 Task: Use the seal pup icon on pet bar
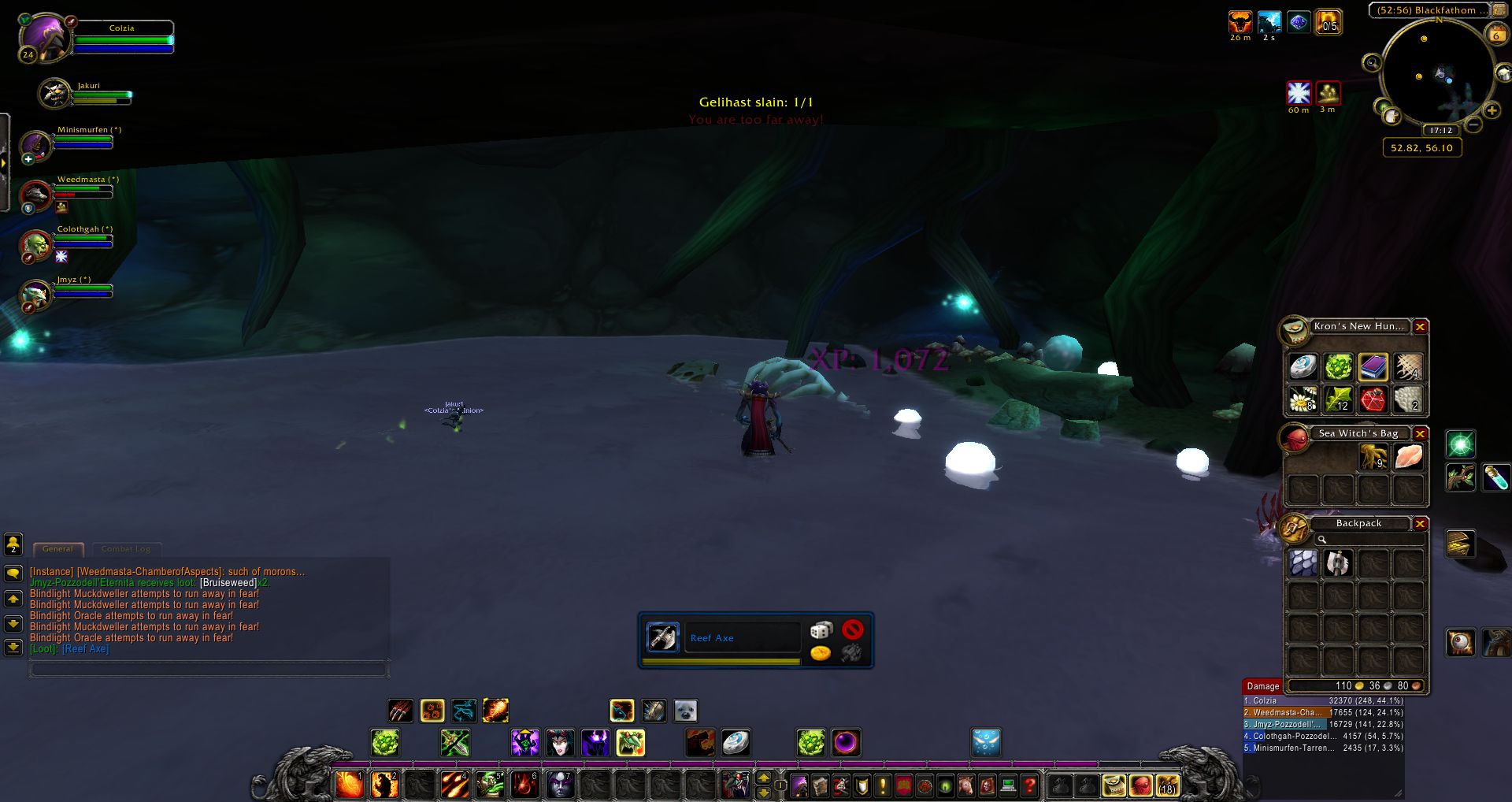(685, 711)
